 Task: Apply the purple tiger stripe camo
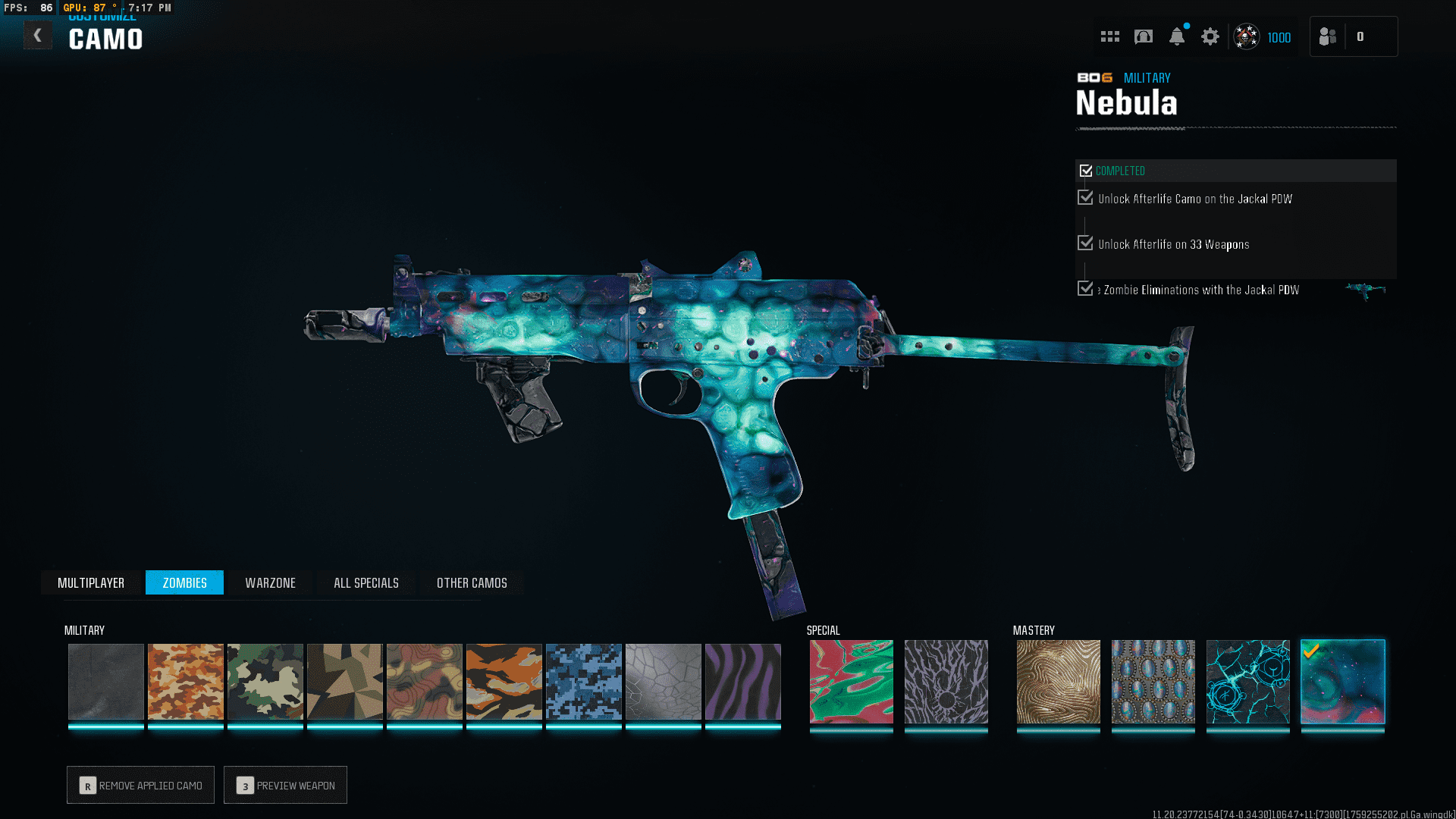point(743,681)
